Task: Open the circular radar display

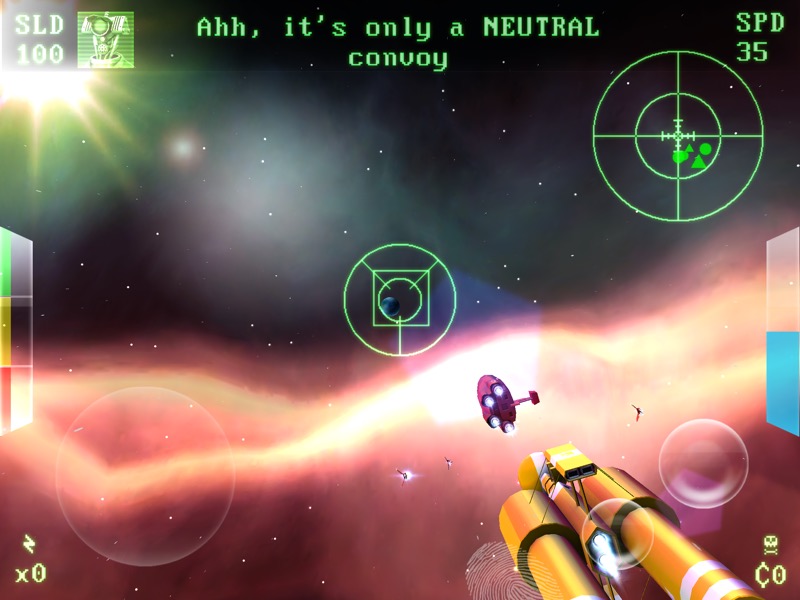Action: (678, 136)
